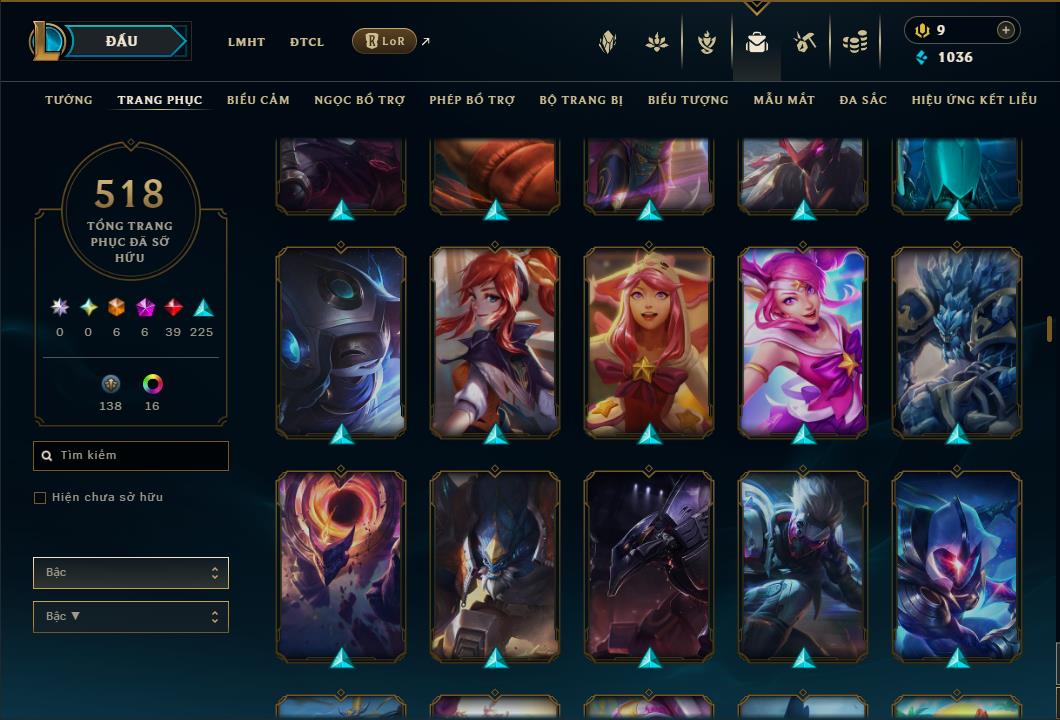This screenshot has width=1060, height=720.
Task: Show the BỘ TRANG BỊ tab
Action: click(581, 100)
